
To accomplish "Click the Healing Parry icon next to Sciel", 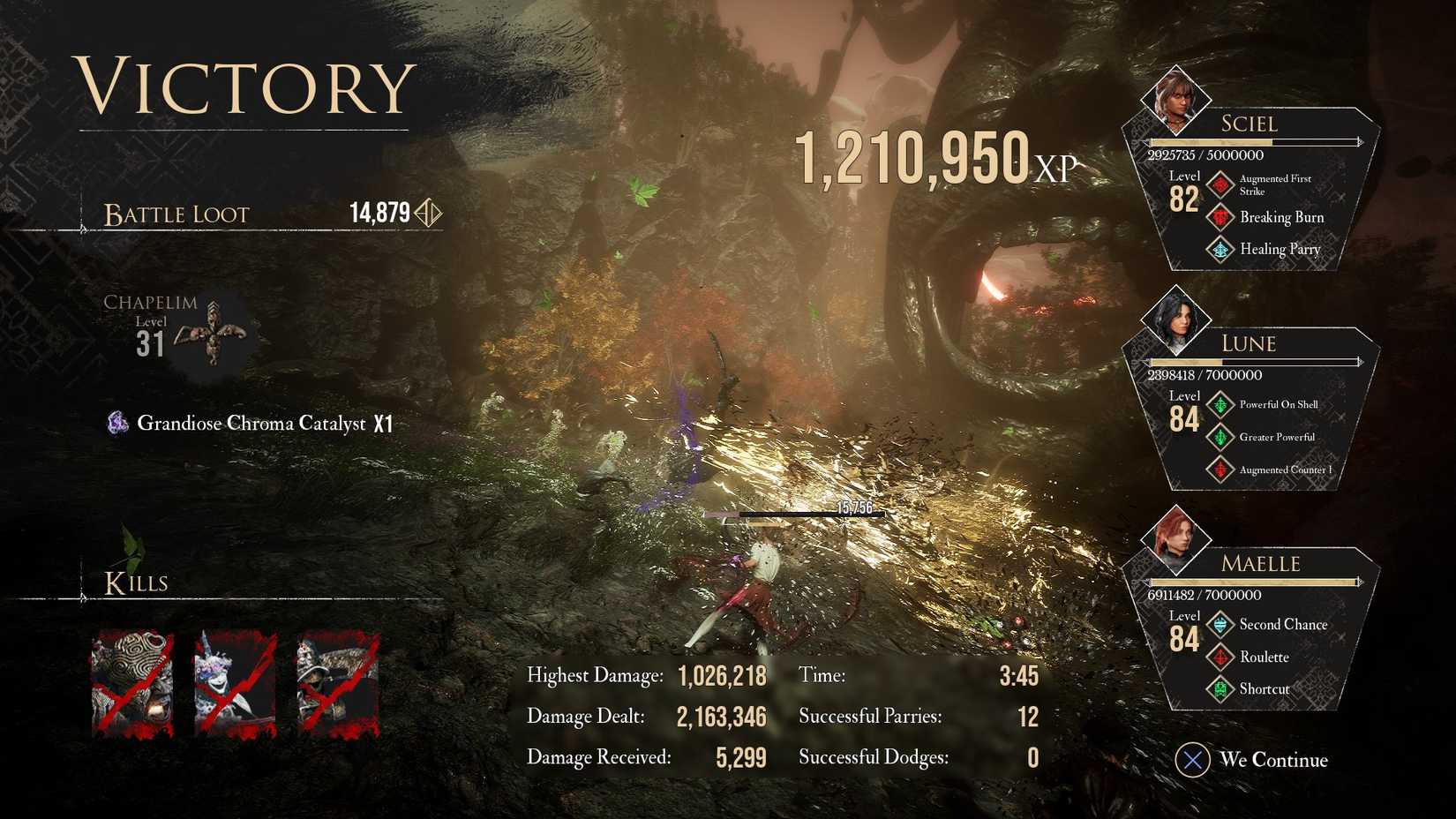I will [x=1220, y=249].
